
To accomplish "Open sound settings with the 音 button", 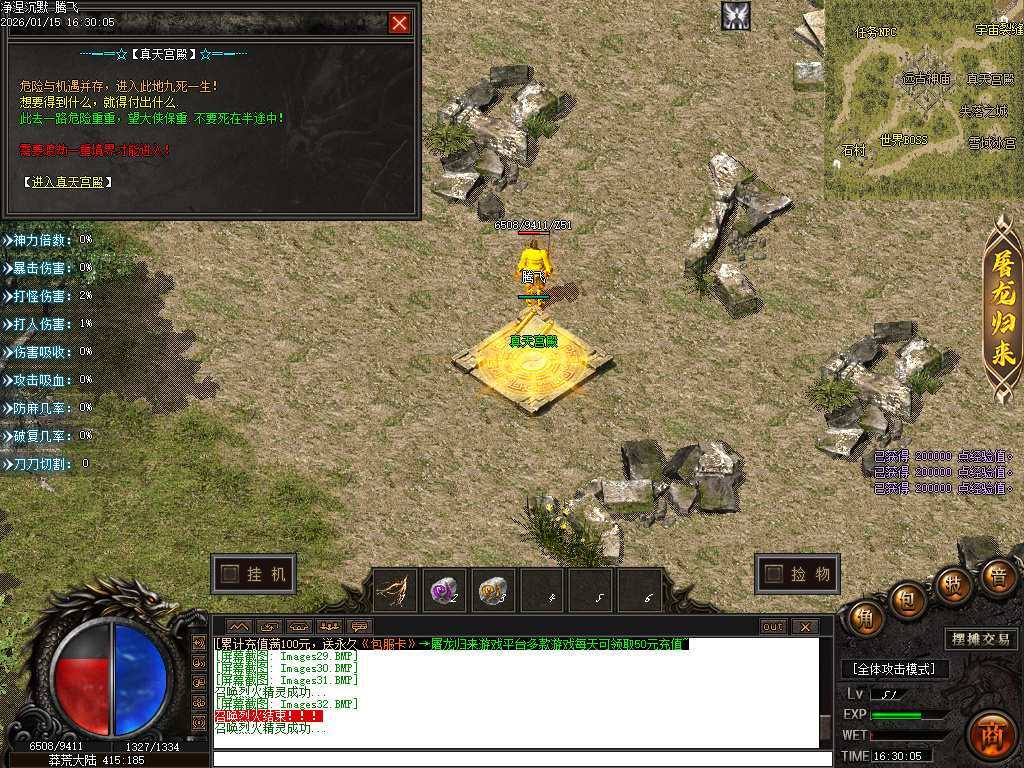I will [997, 577].
